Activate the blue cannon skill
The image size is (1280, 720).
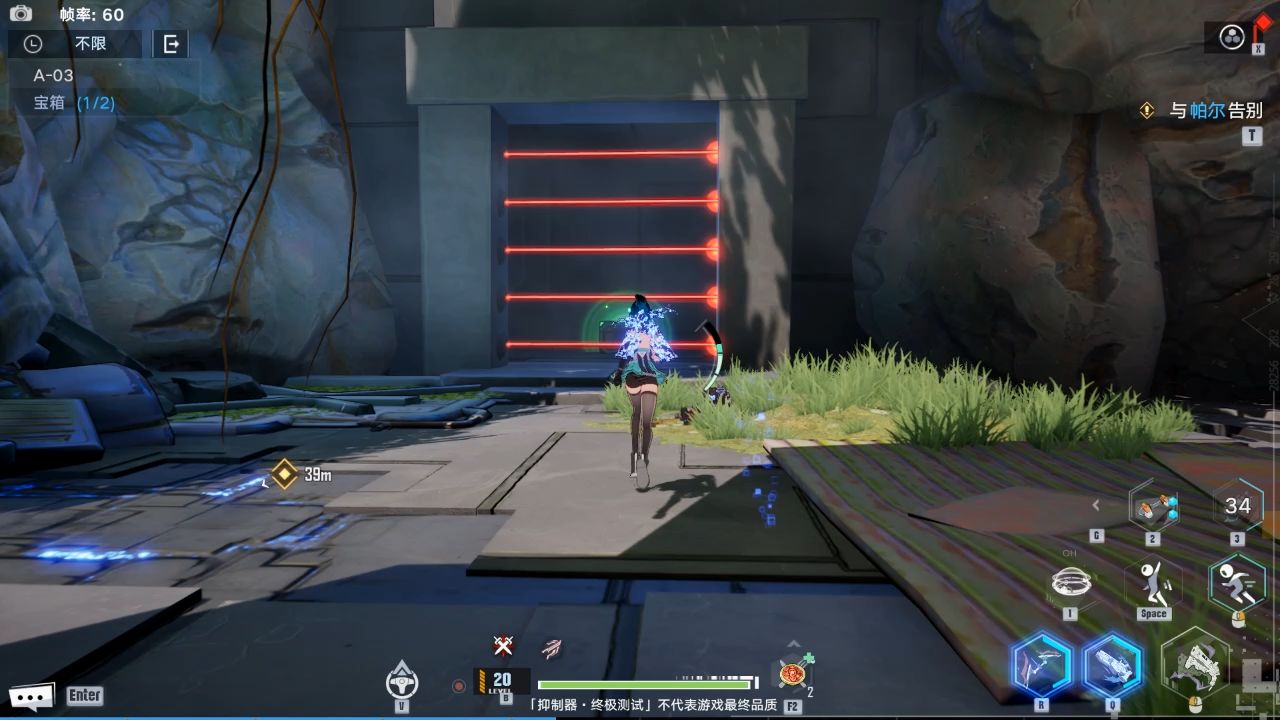1112,666
